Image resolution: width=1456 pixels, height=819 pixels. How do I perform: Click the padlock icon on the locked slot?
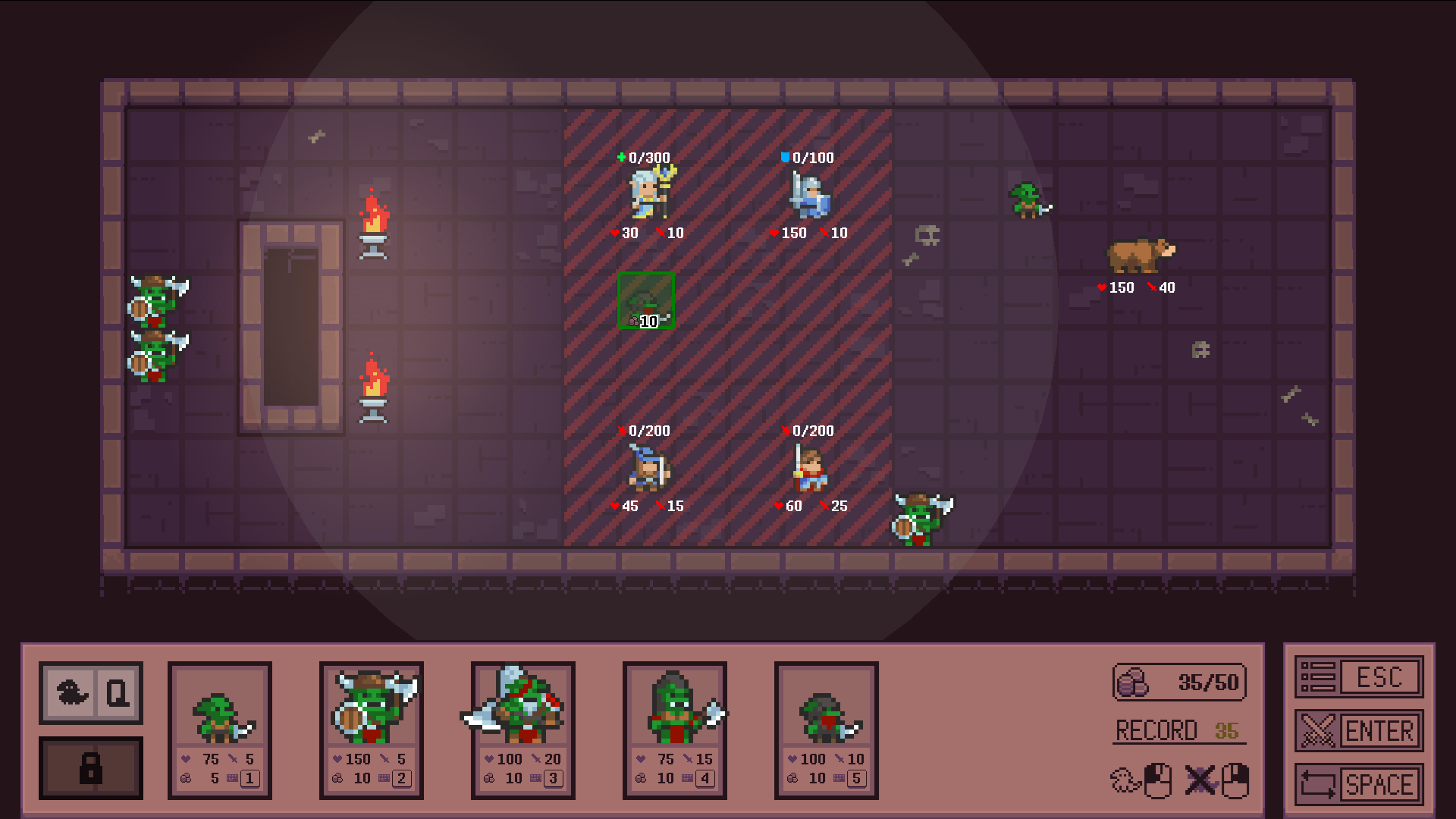91,768
